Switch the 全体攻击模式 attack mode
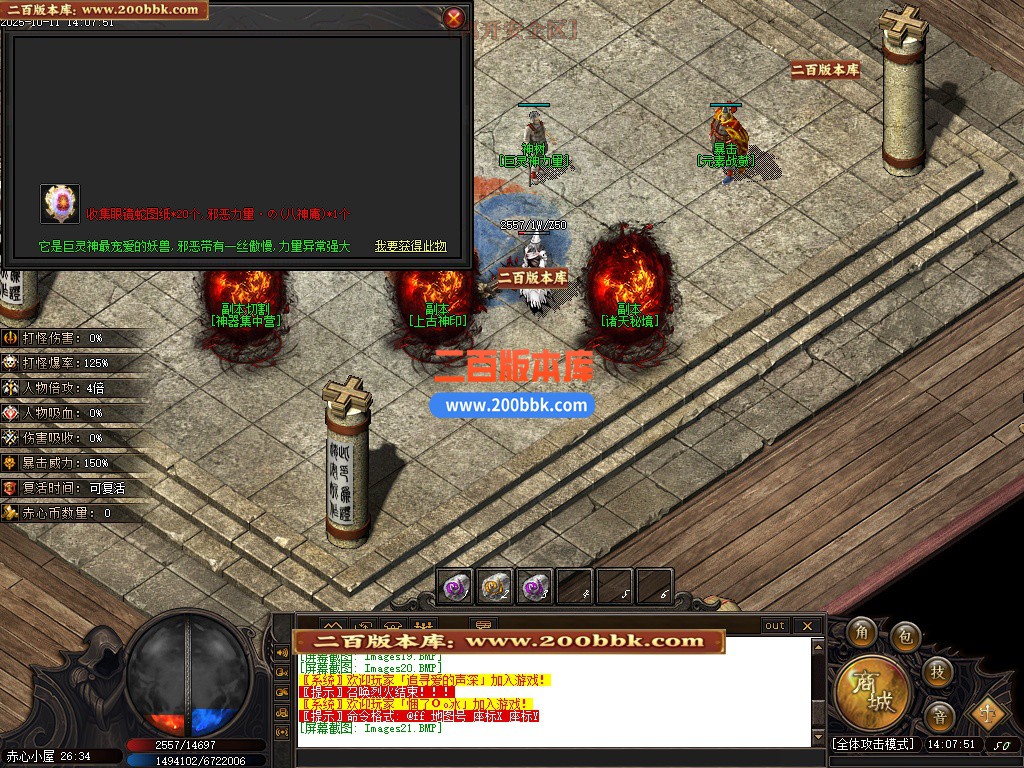1024x768 pixels. 873,744
